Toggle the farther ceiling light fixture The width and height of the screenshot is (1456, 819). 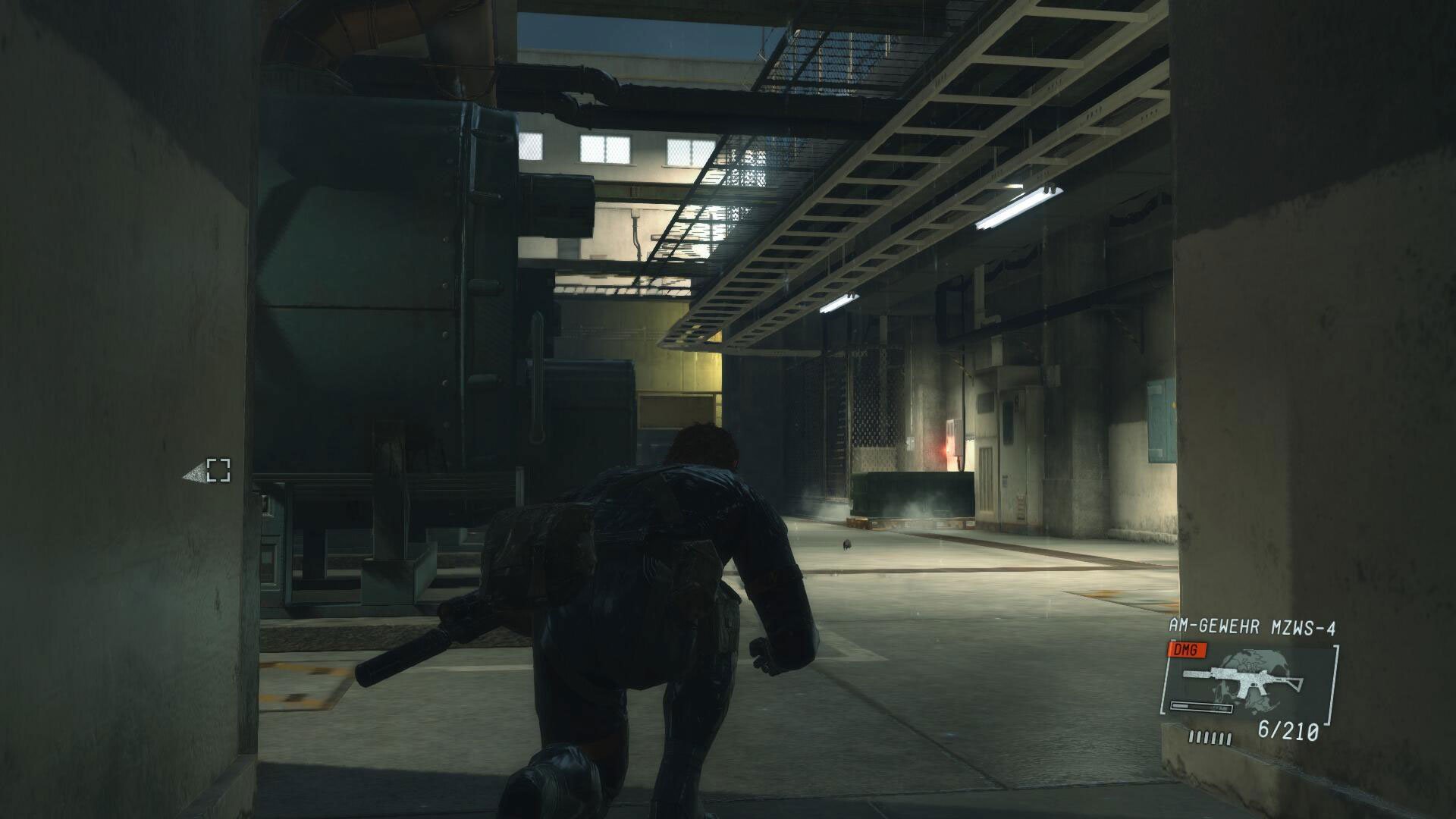tap(839, 302)
